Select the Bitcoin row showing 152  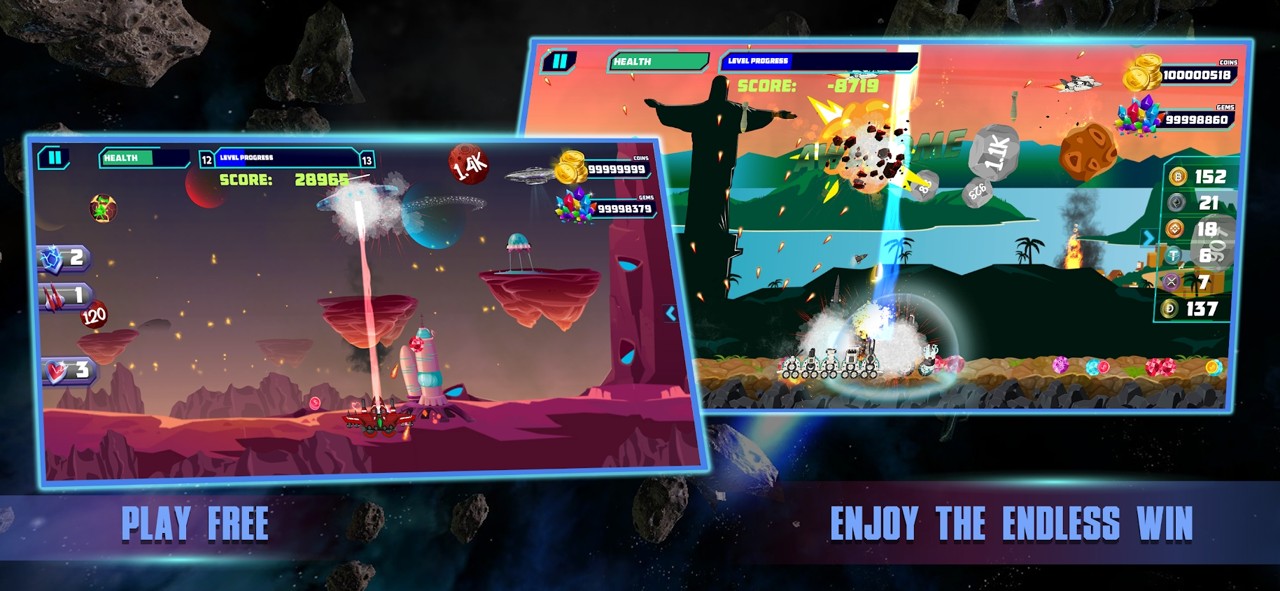click(x=1197, y=177)
